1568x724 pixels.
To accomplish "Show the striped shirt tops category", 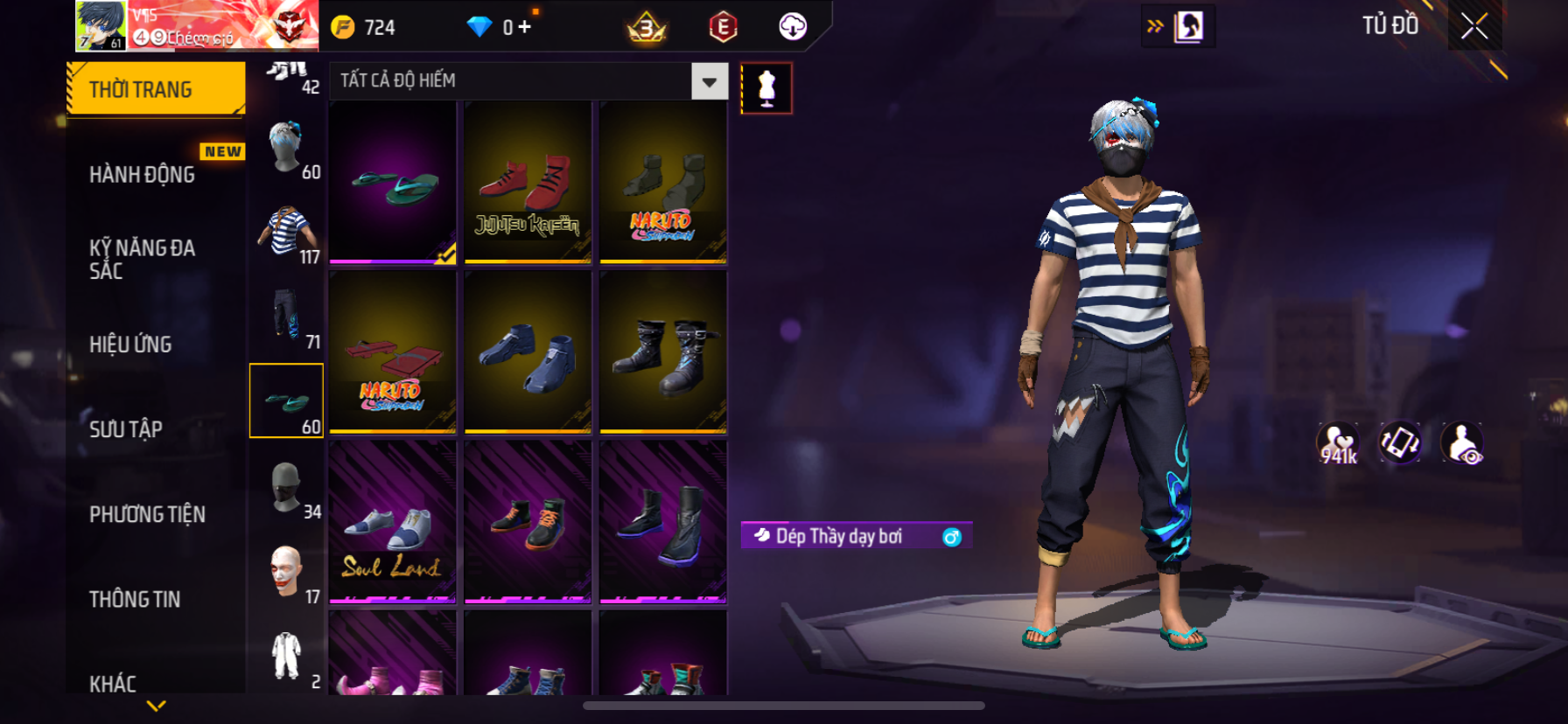I will tap(286, 231).
